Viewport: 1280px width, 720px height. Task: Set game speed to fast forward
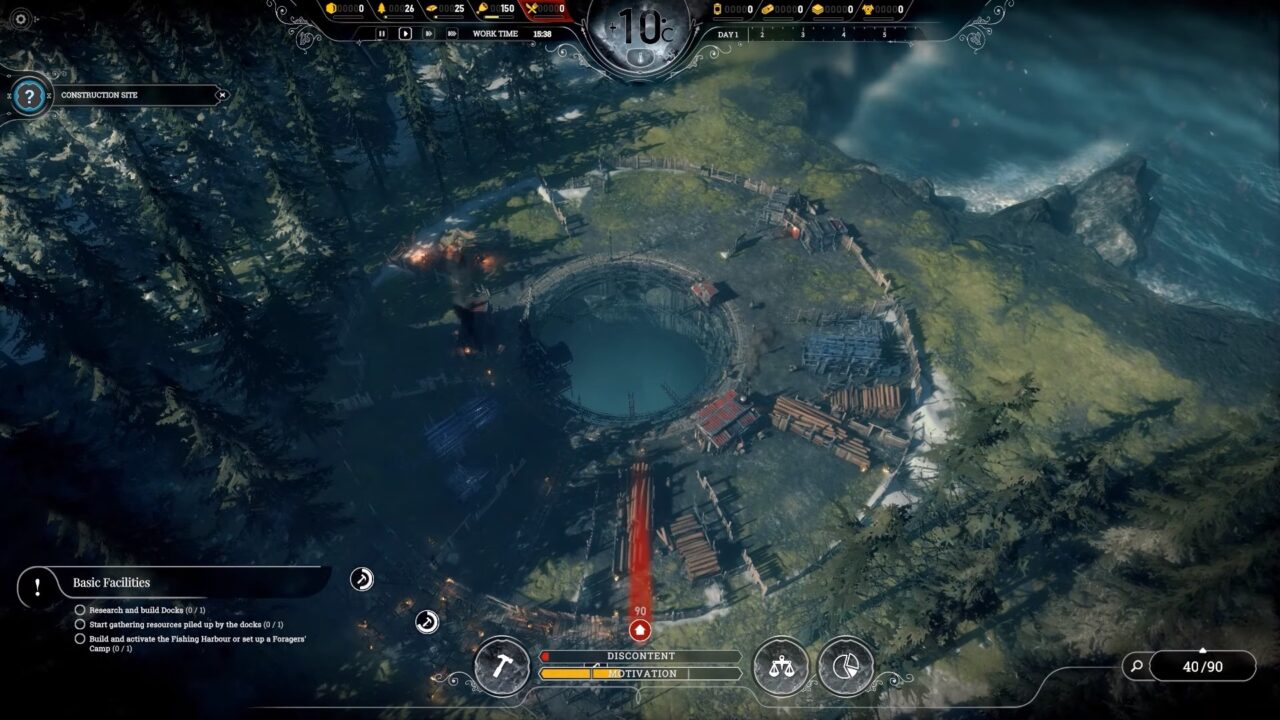point(428,33)
